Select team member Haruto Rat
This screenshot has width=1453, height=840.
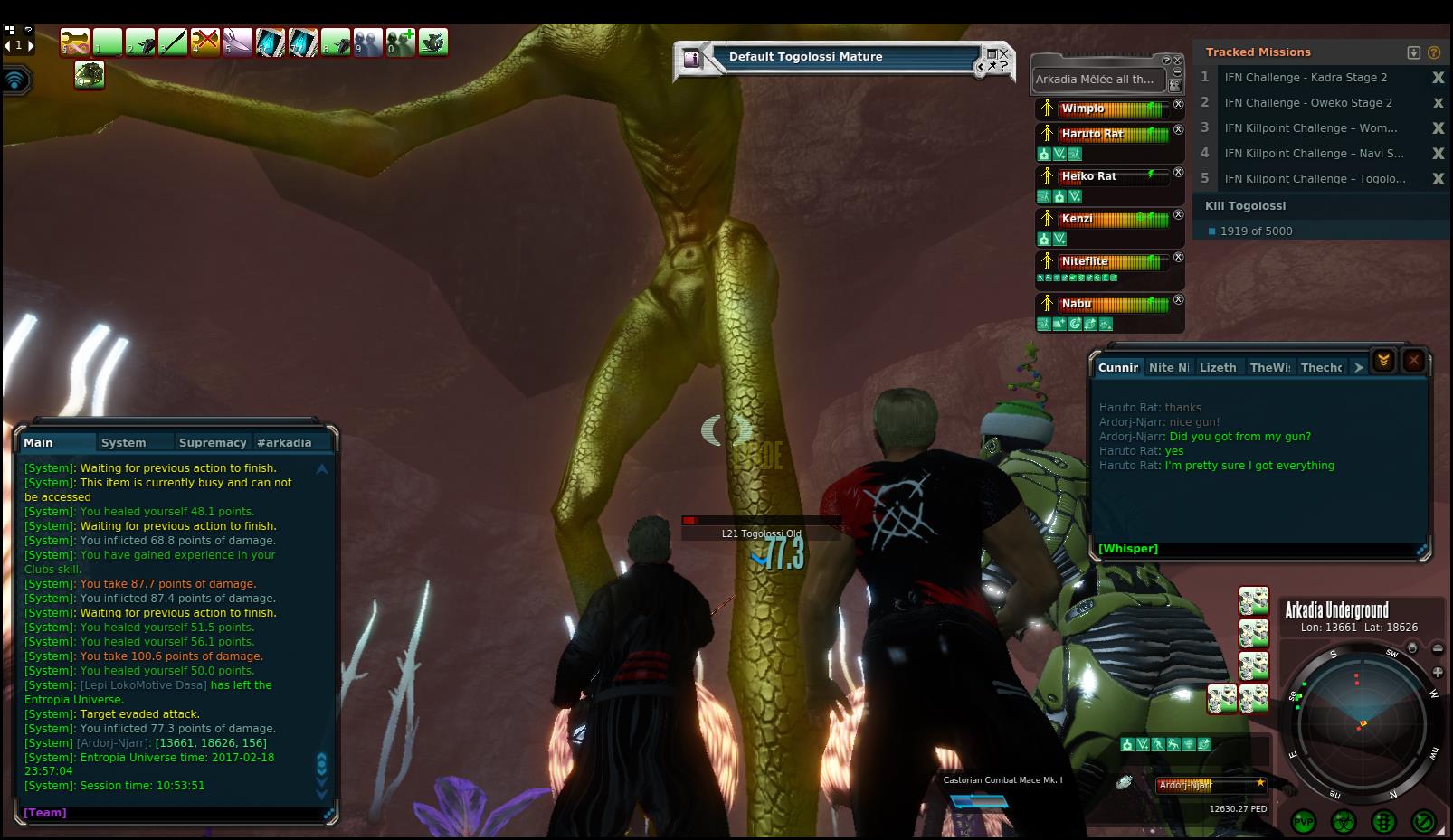[1092, 134]
